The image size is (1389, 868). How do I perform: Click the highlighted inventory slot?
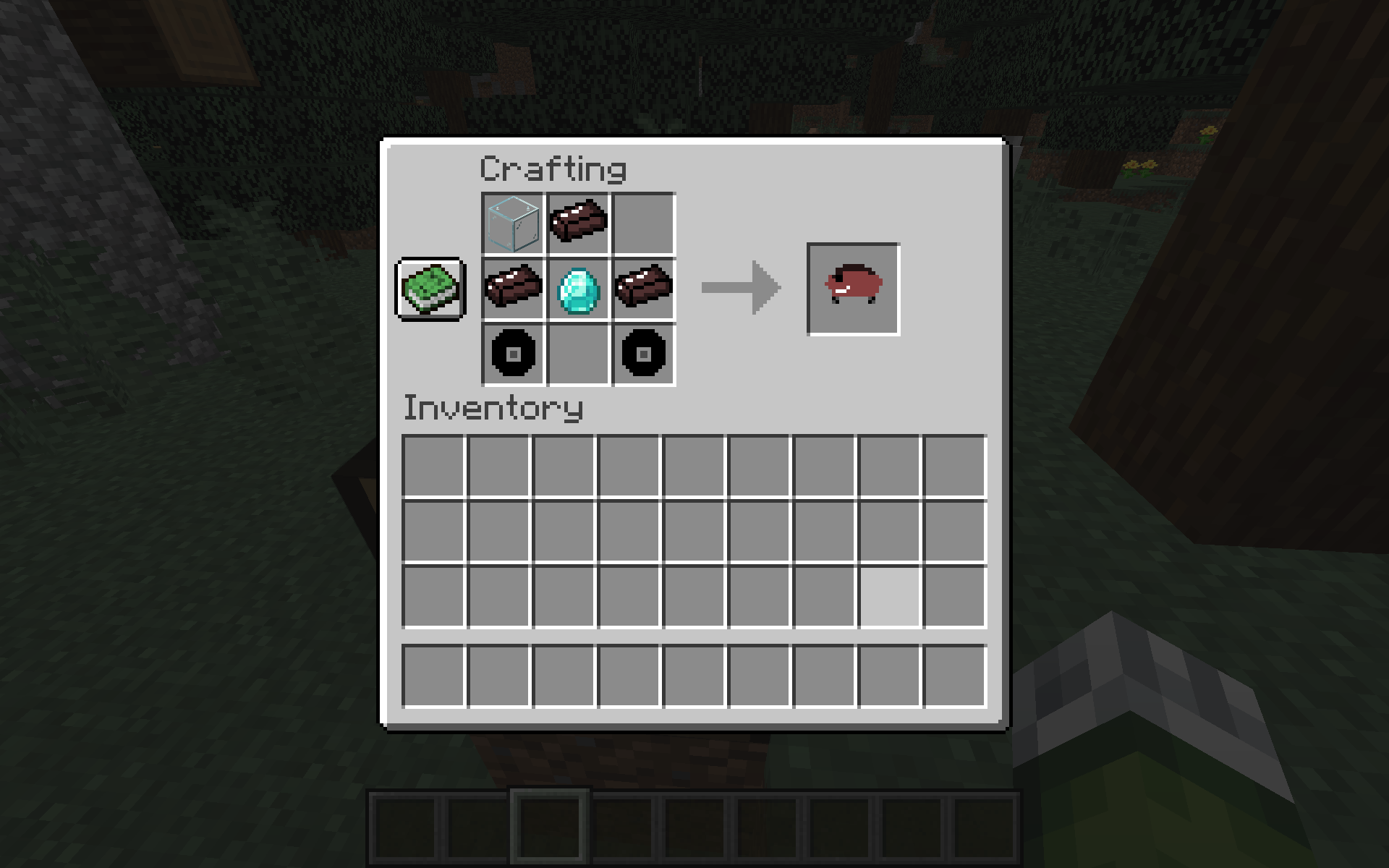coord(888,597)
